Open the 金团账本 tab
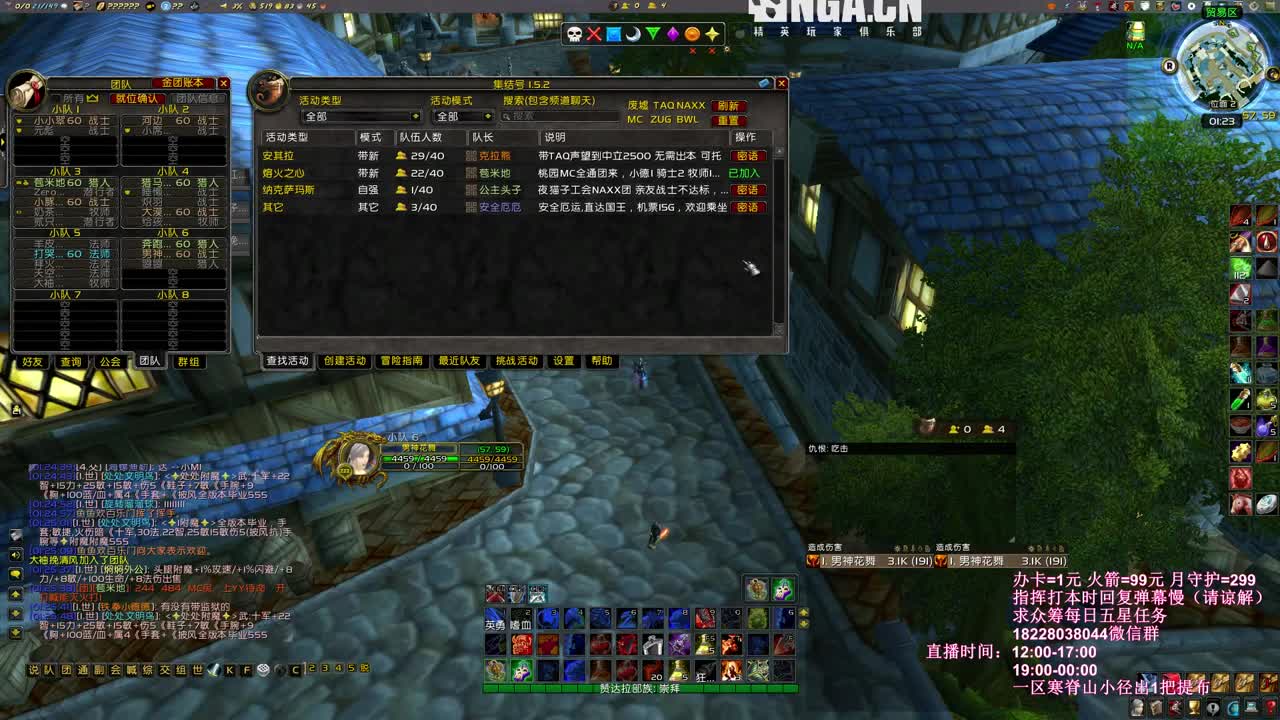This screenshot has height=720, width=1280. tap(183, 83)
